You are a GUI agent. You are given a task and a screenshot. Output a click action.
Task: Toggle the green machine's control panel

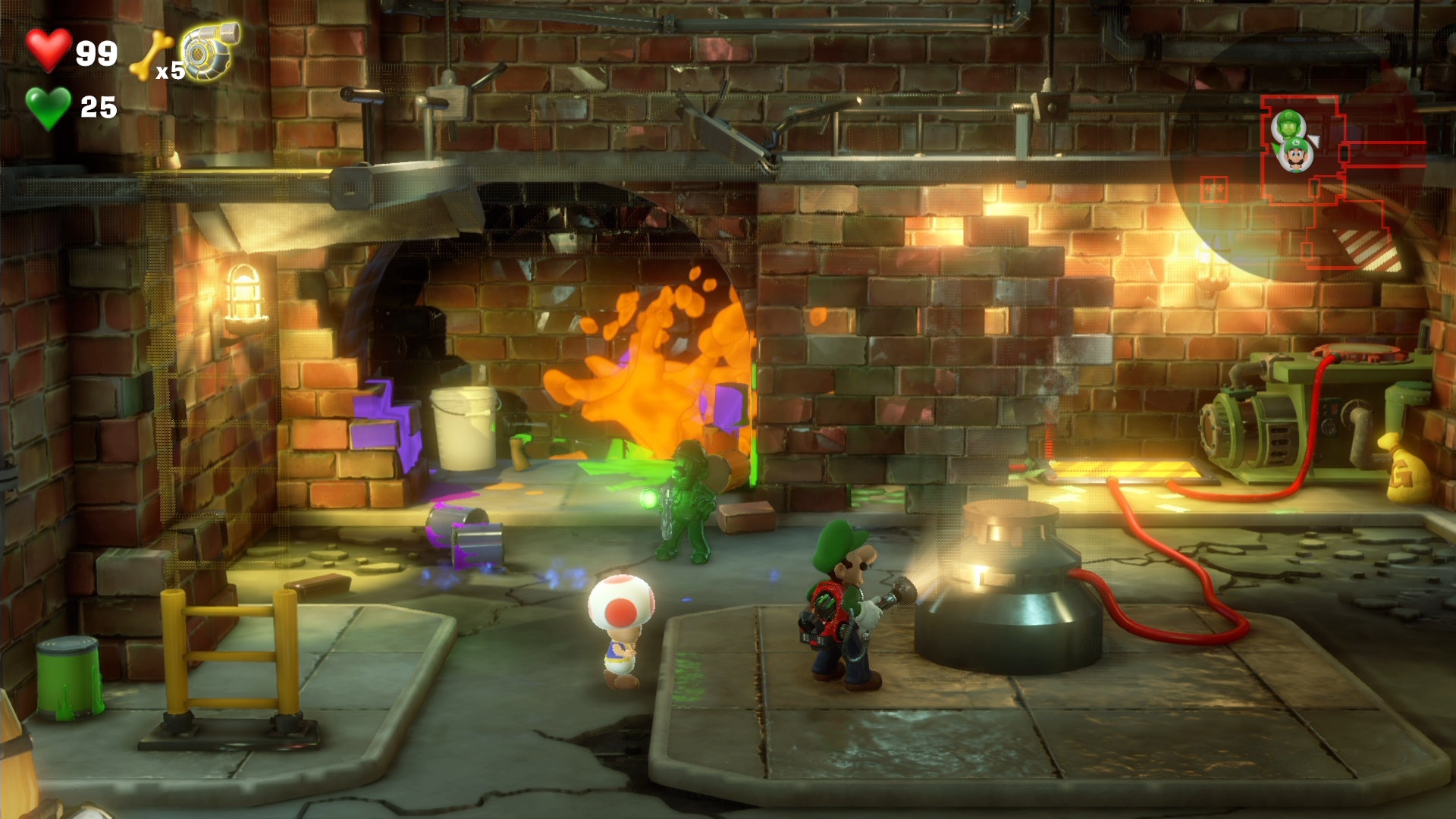coord(1331,413)
